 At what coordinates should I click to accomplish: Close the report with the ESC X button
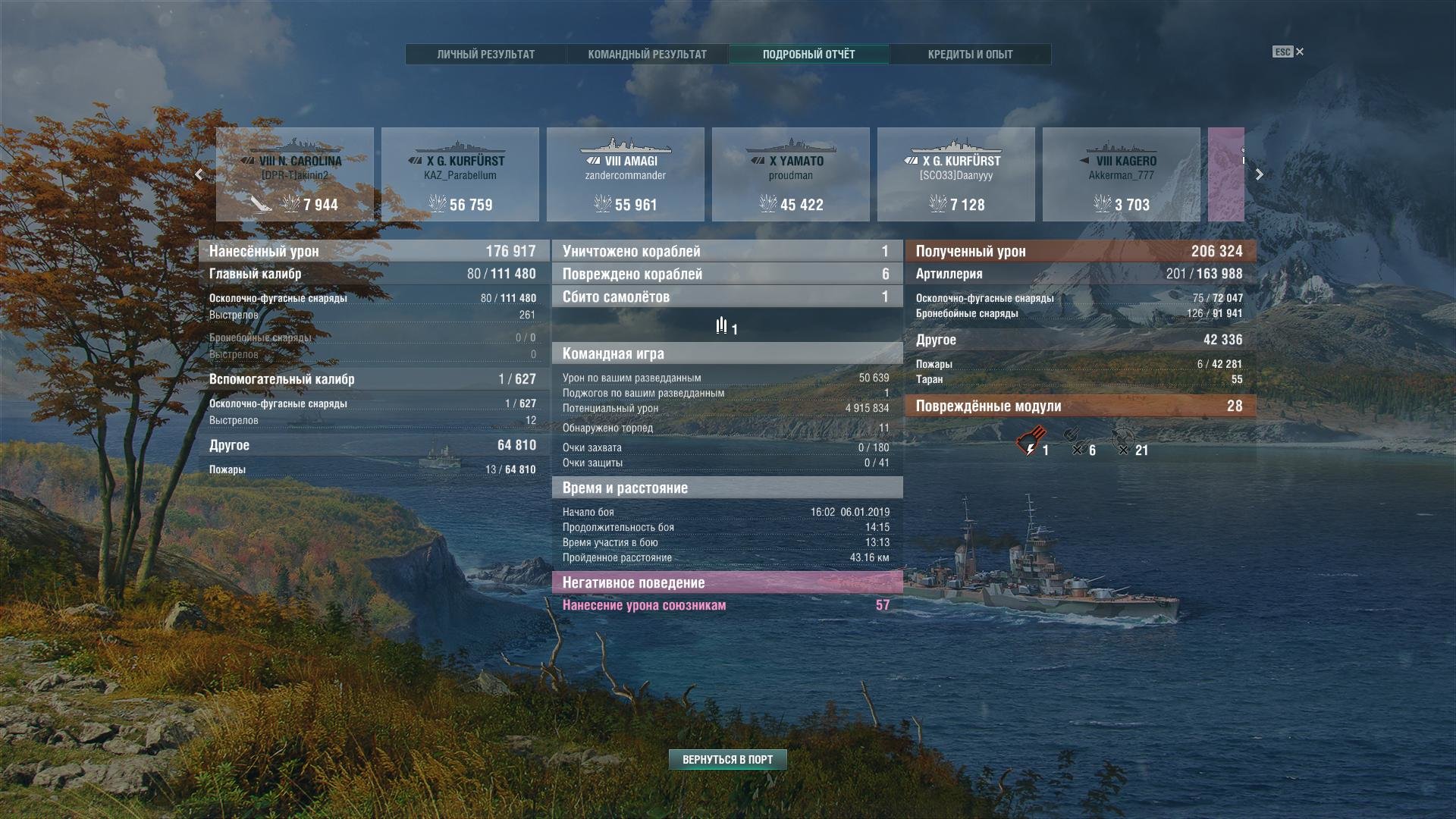tap(1299, 52)
